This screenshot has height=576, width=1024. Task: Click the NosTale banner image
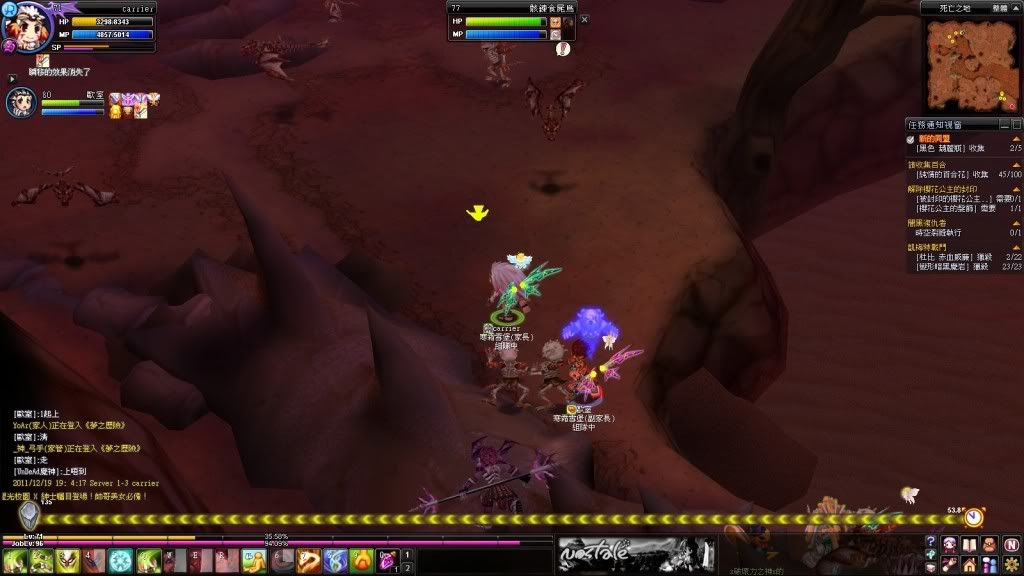tap(636, 554)
